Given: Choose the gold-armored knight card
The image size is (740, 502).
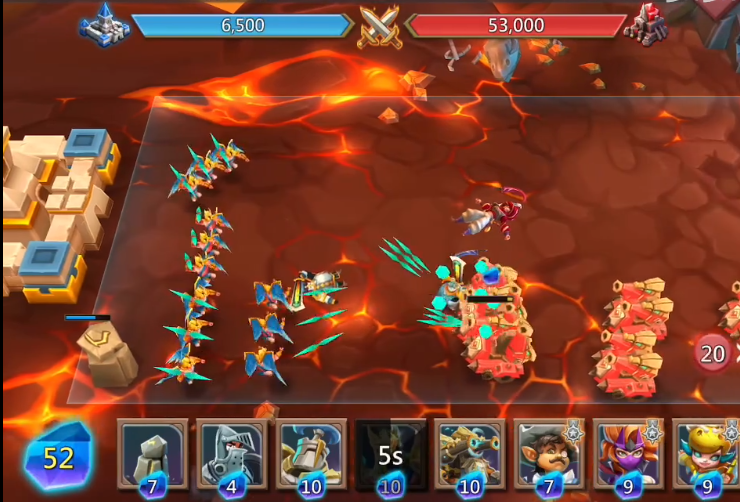Looking at the screenshot, I should click(311, 453).
